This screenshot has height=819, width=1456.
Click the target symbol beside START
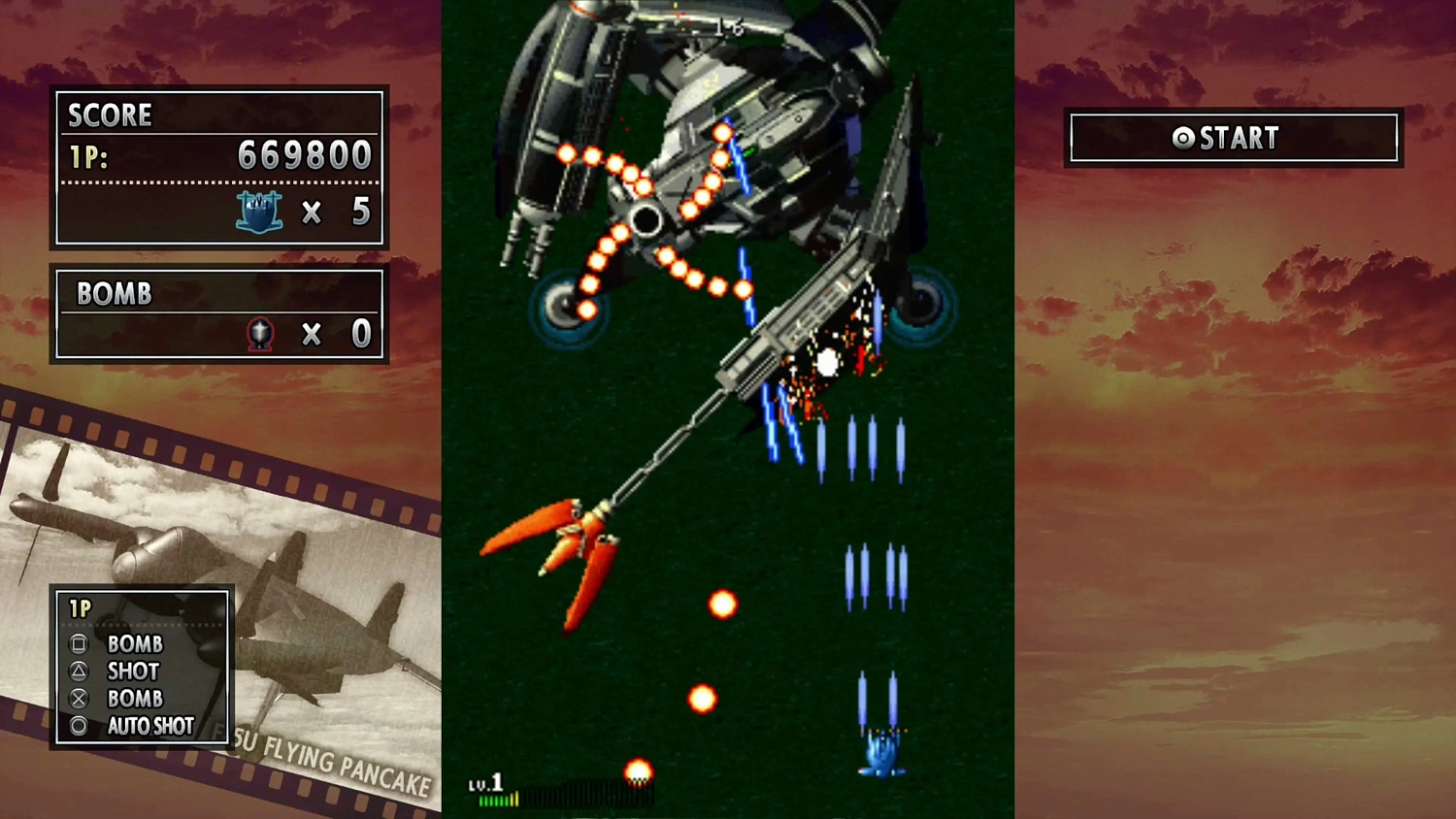coord(1181,138)
